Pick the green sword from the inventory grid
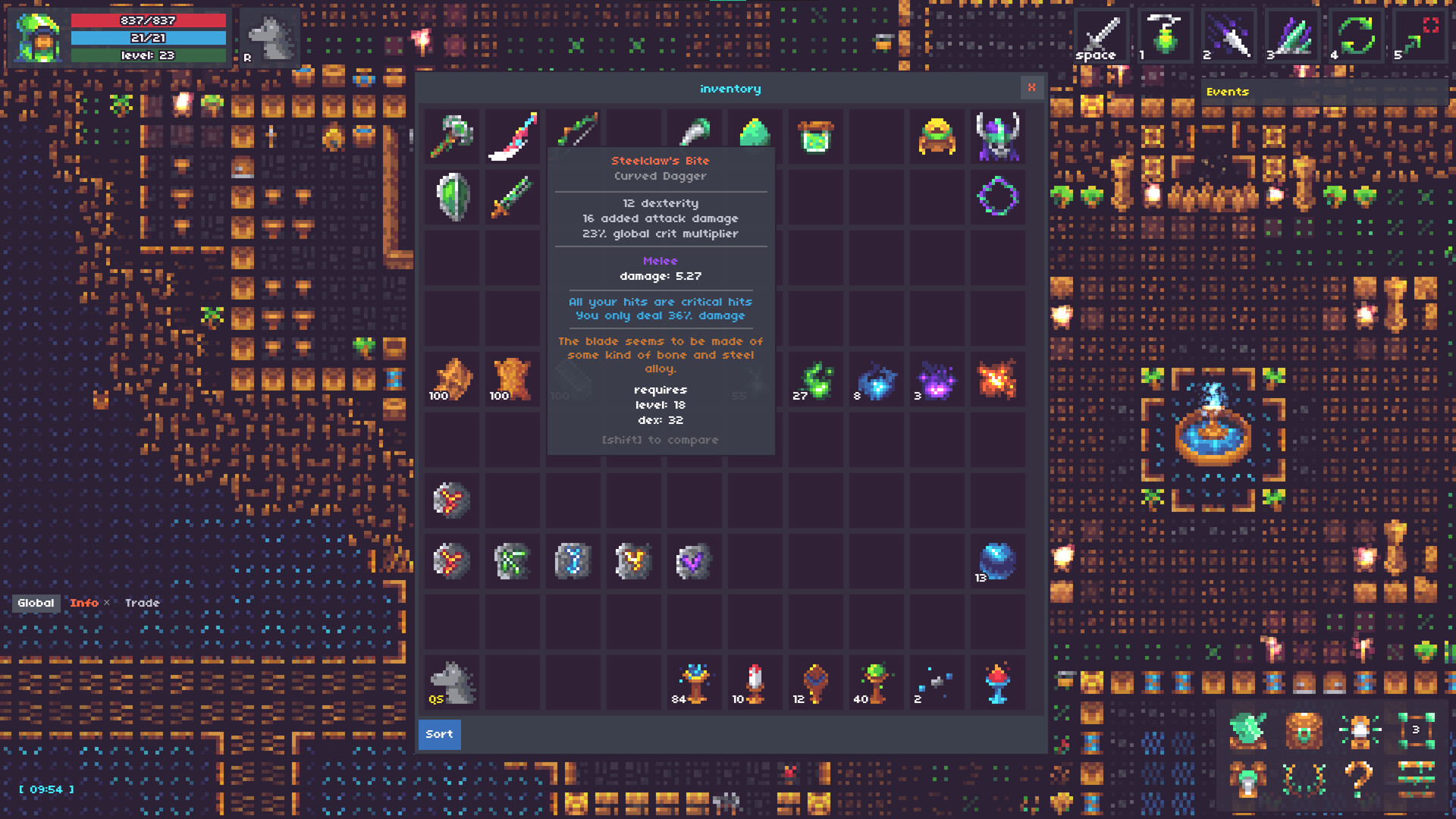The width and height of the screenshot is (1456, 819). click(x=512, y=197)
